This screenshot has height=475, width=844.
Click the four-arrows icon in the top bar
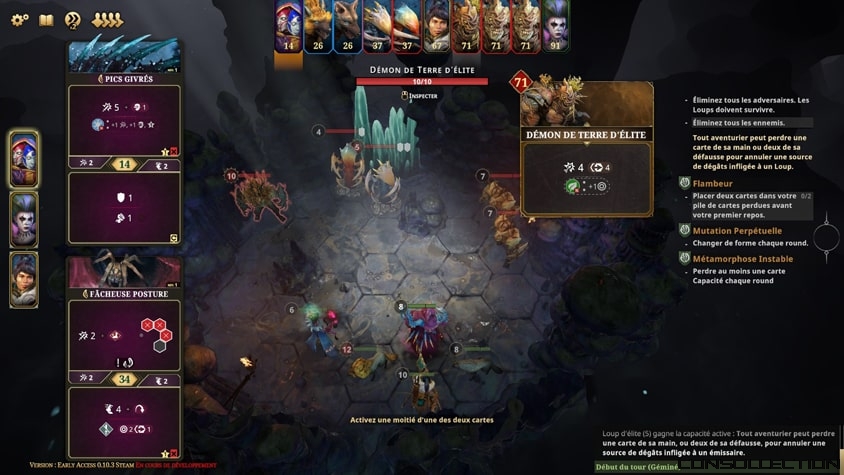(107, 20)
